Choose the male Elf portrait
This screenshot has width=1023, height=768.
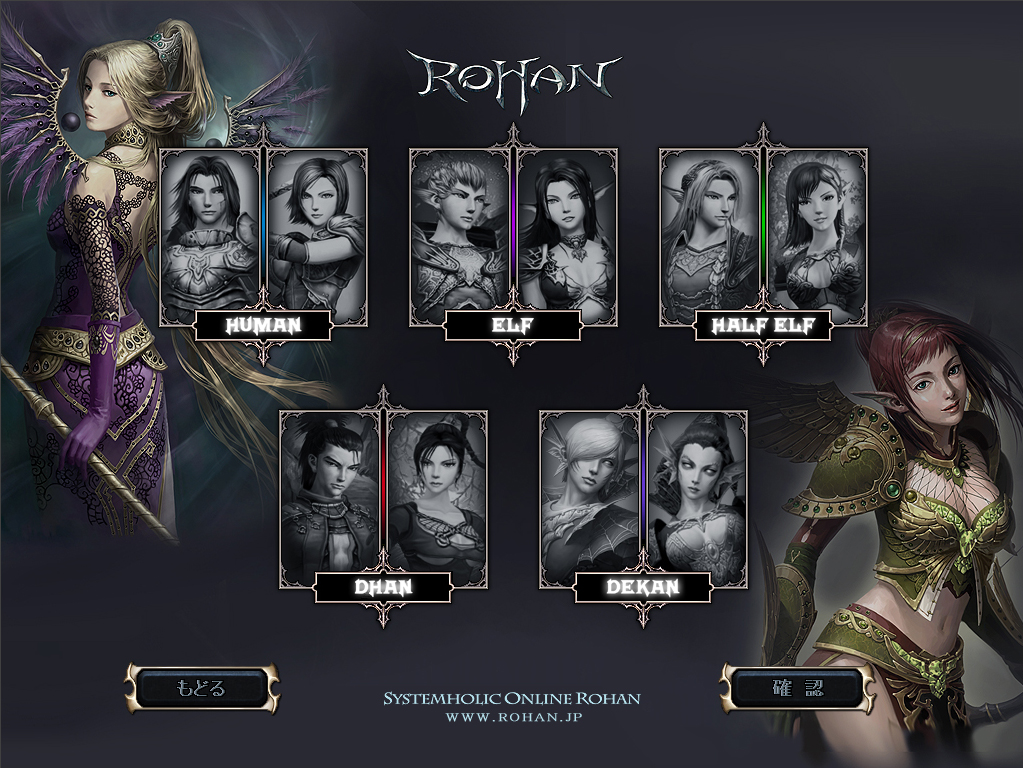pyautogui.click(x=461, y=230)
